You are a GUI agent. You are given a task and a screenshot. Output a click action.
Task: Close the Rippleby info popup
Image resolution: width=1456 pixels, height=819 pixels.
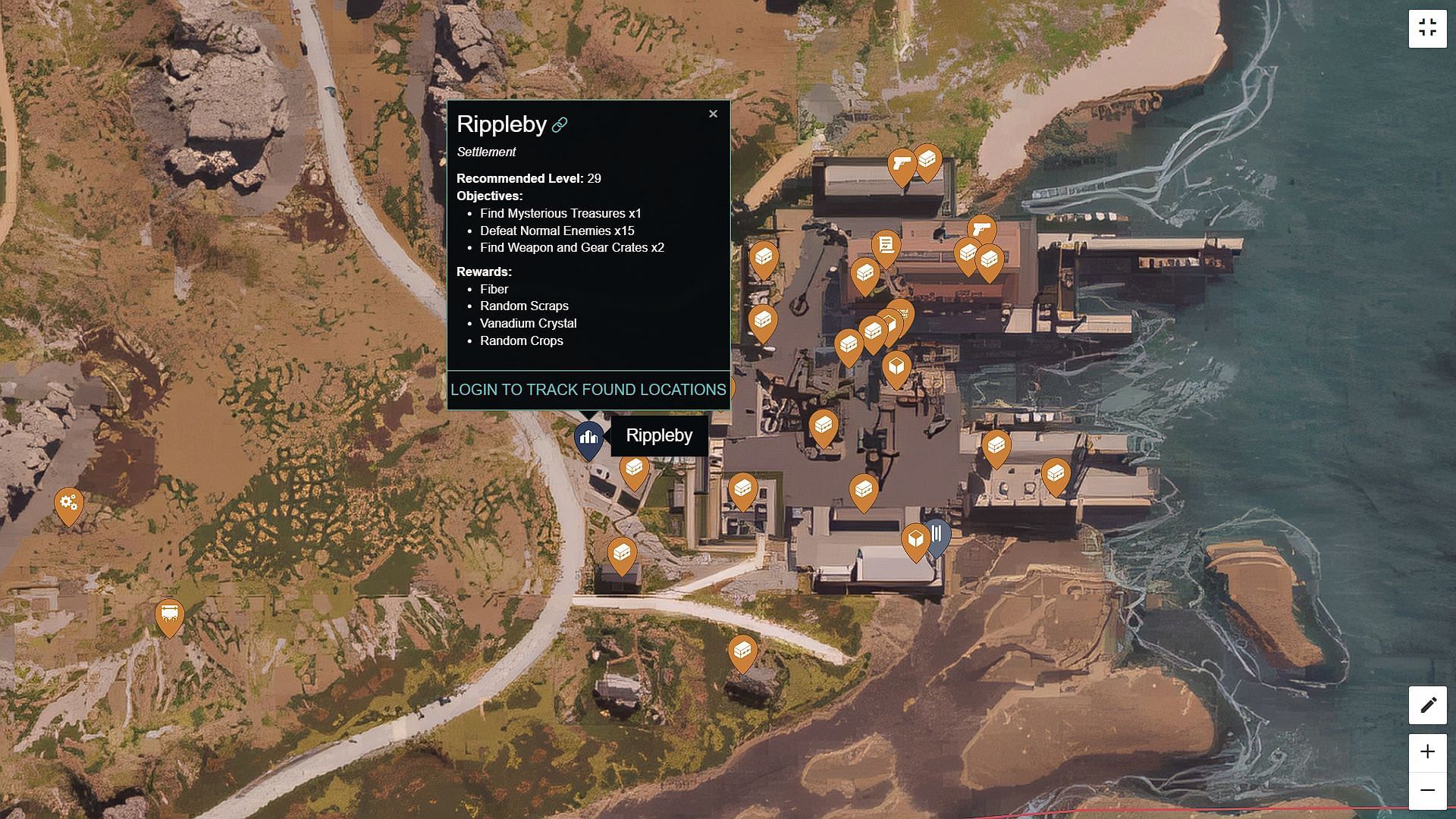713,114
